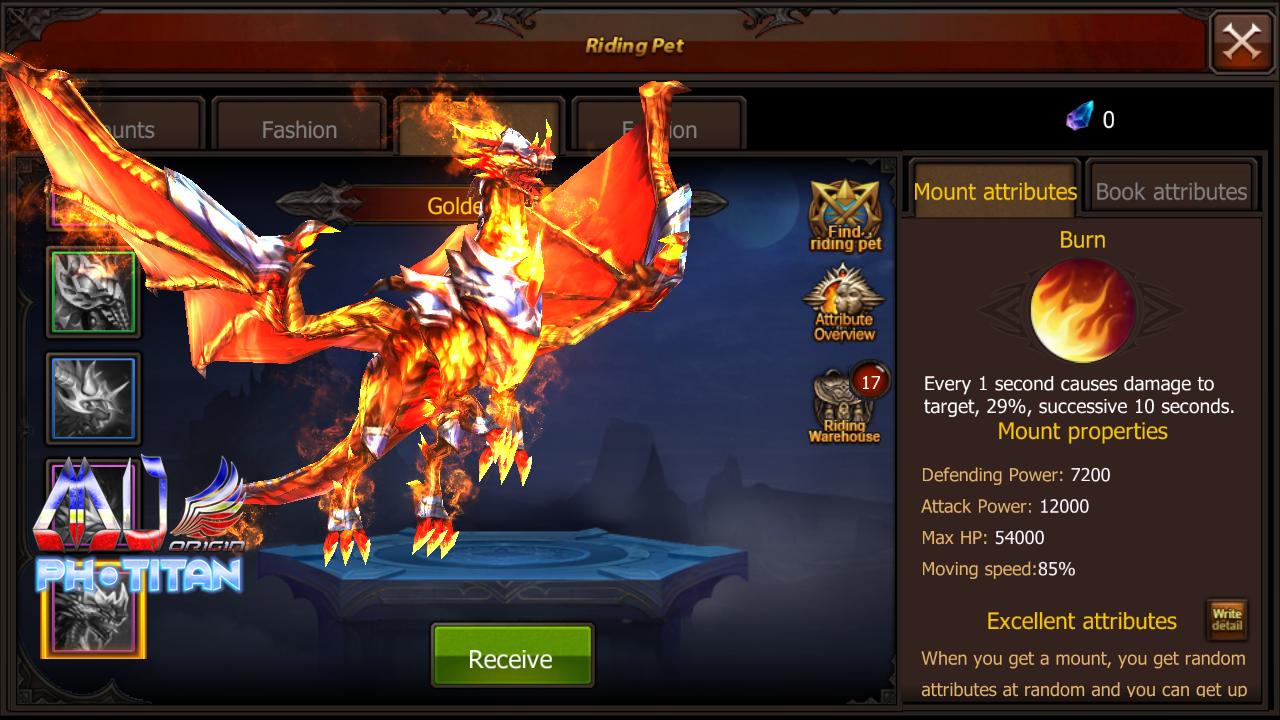1280x720 pixels.
Task: Click the Burn skill icon
Action: click(1083, 310)
